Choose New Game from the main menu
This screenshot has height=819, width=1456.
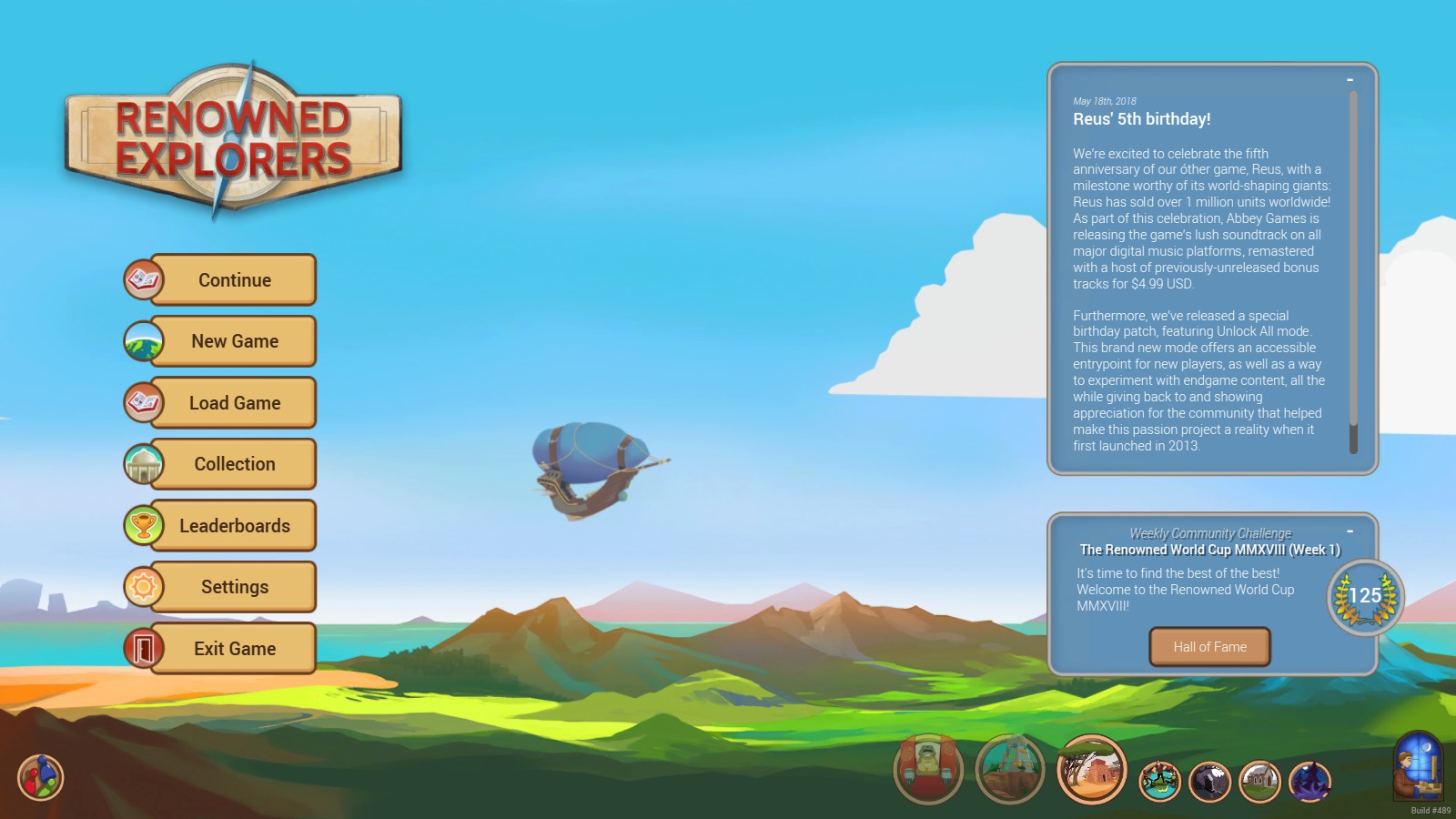pos(234,340)
